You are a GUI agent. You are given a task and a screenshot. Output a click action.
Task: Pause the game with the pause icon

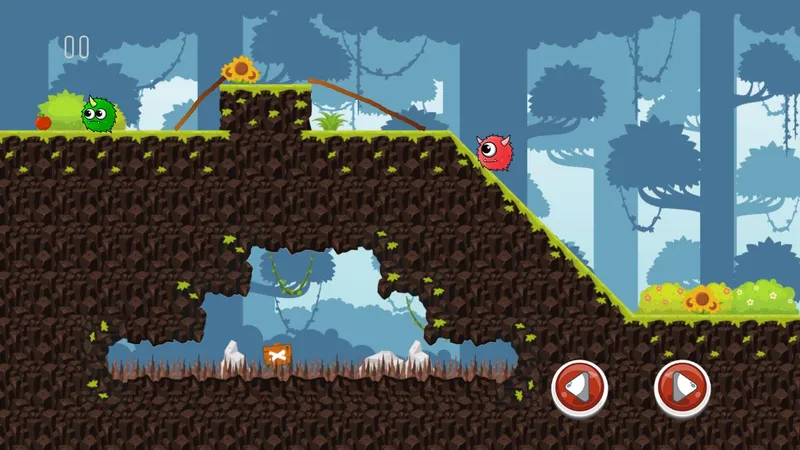click(76, 46)
